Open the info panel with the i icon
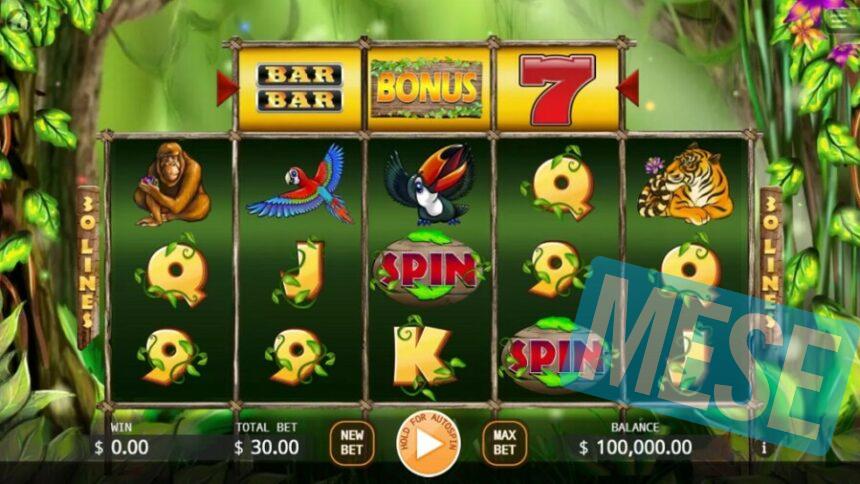Screen dimensions: 860x484 pyautogui.click(x=765, y=447)
